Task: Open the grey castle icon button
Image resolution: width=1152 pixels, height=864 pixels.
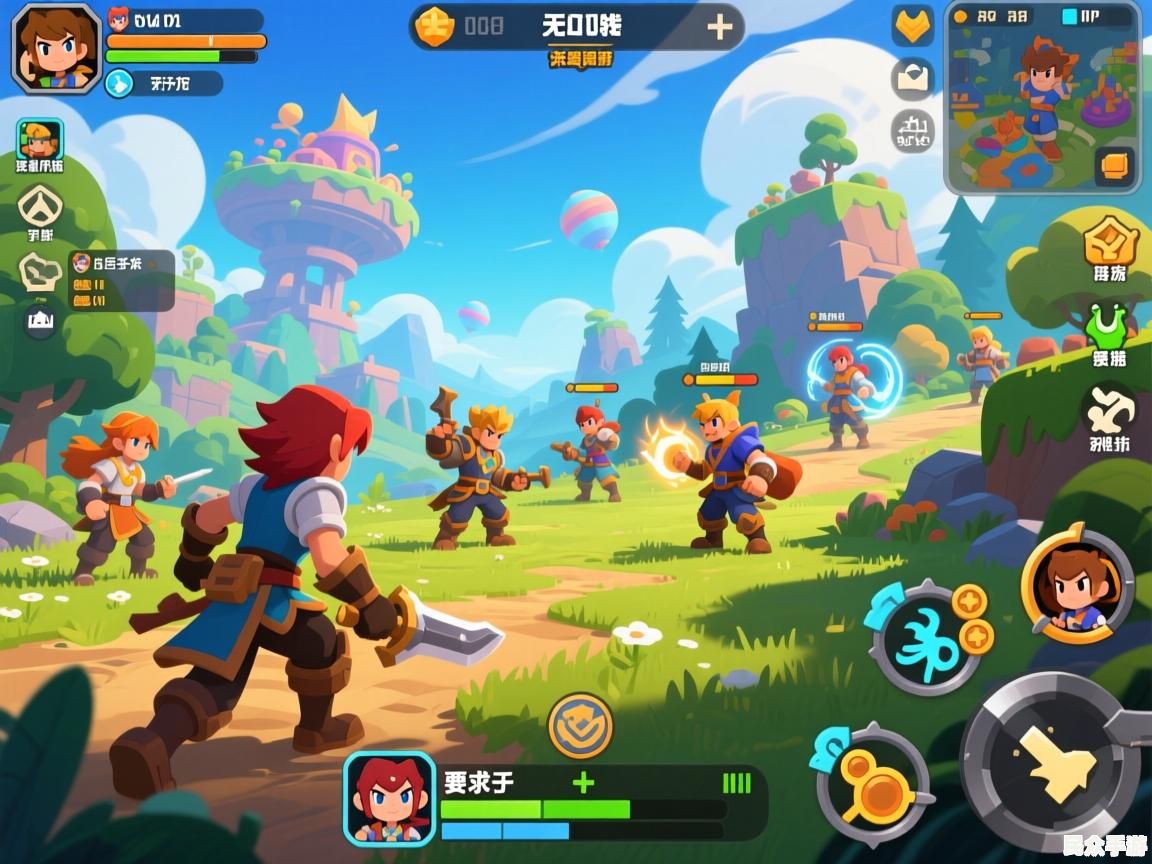Action: pyautogui.click(x=912, y=130)
